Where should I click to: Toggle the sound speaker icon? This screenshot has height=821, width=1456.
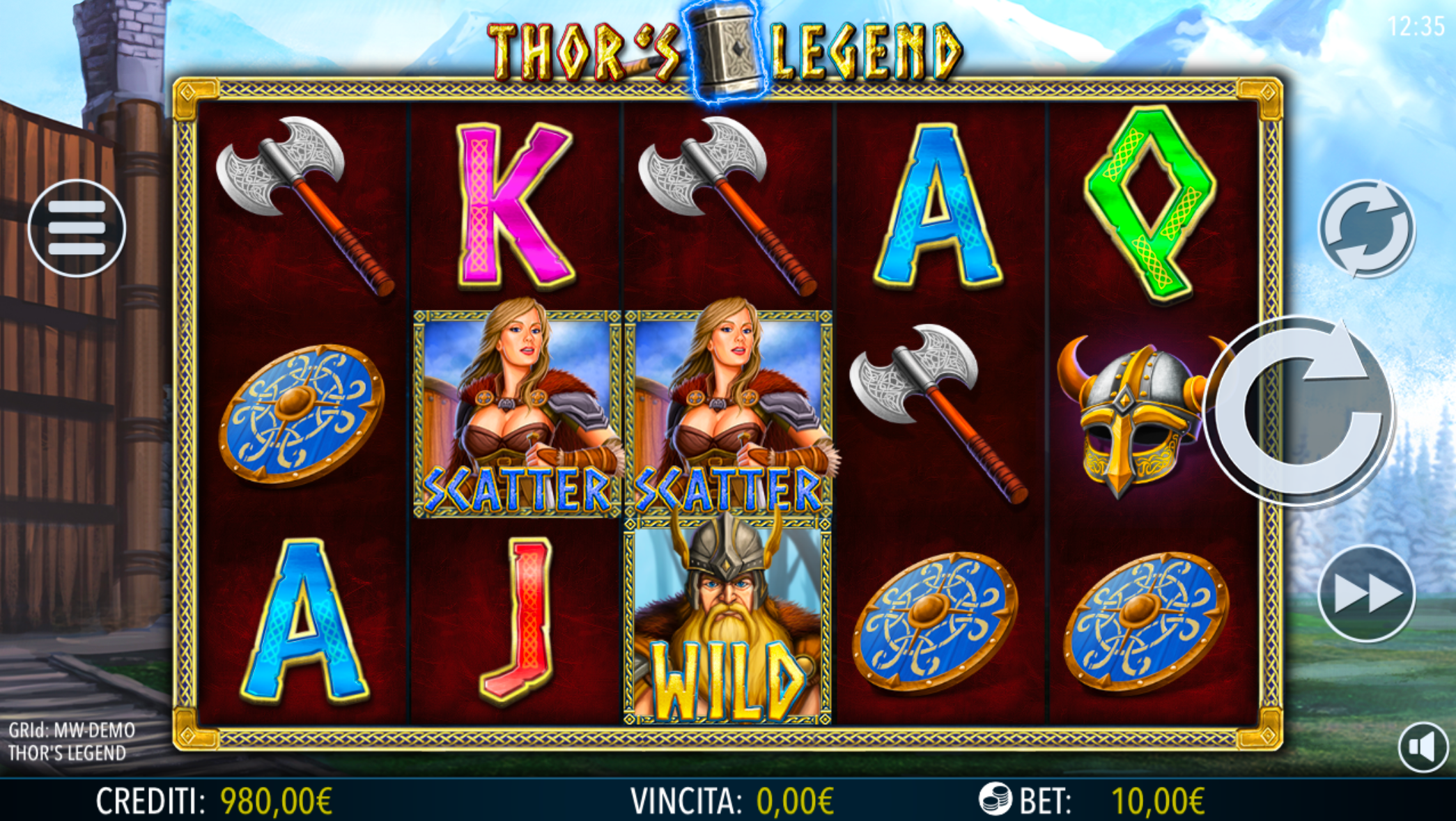pos(1423,747)
